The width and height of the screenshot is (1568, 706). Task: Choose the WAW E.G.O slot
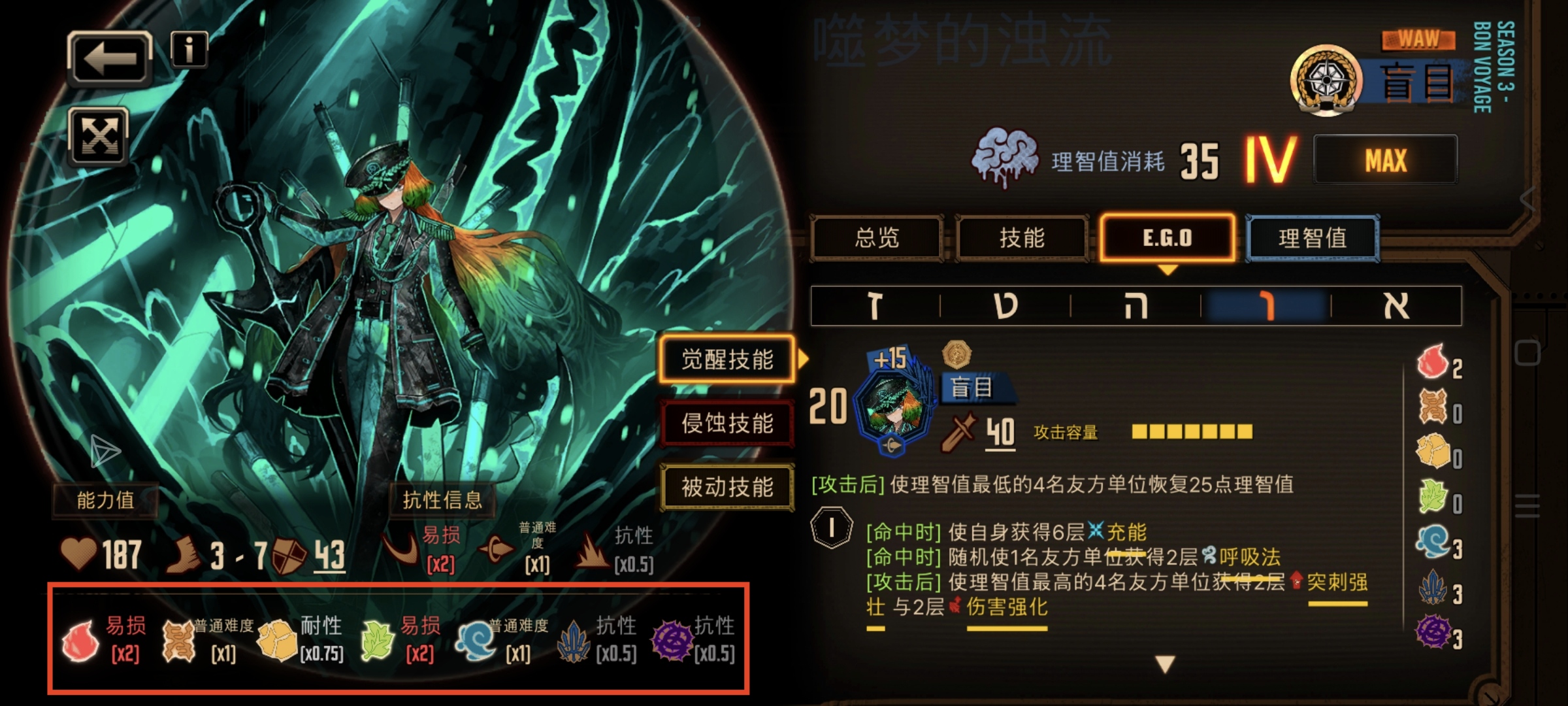pos(1266,306)
